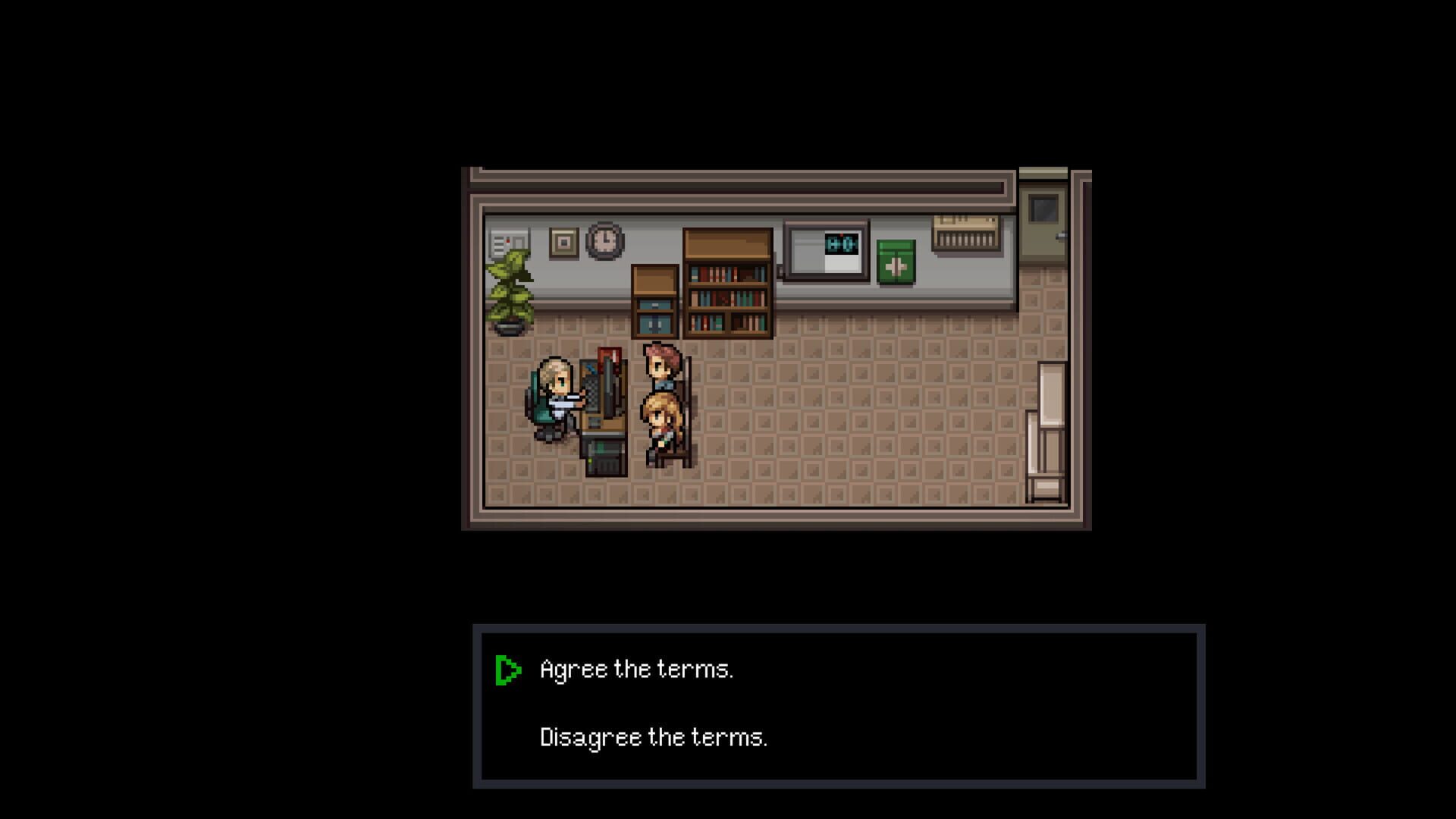The width and height of the screenshot is (1456, 819).
Task: Select the "Agree the terms." option
Action: pos(635,669)
